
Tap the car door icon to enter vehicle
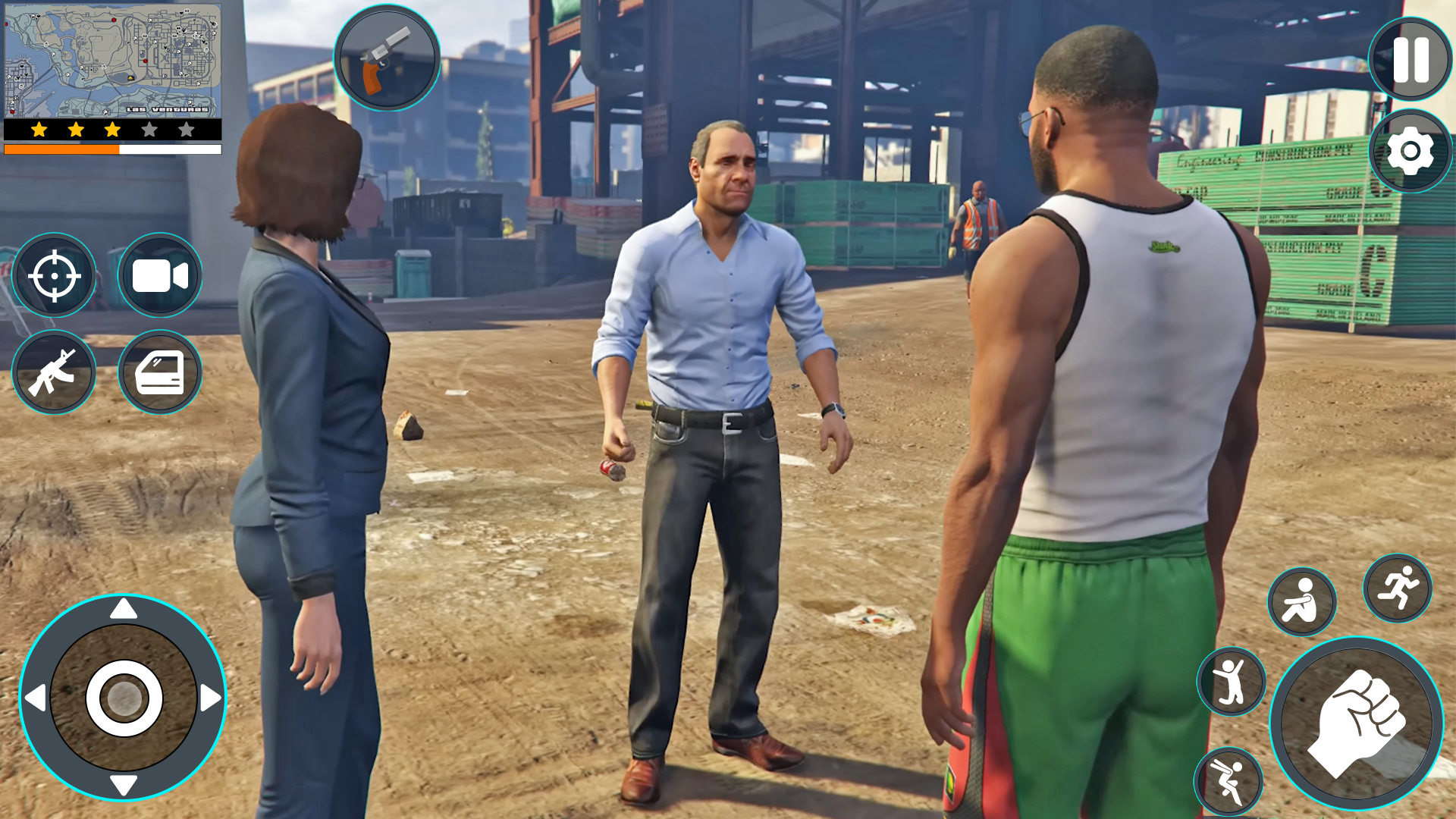pyautogui.click(x=158, y=372)
